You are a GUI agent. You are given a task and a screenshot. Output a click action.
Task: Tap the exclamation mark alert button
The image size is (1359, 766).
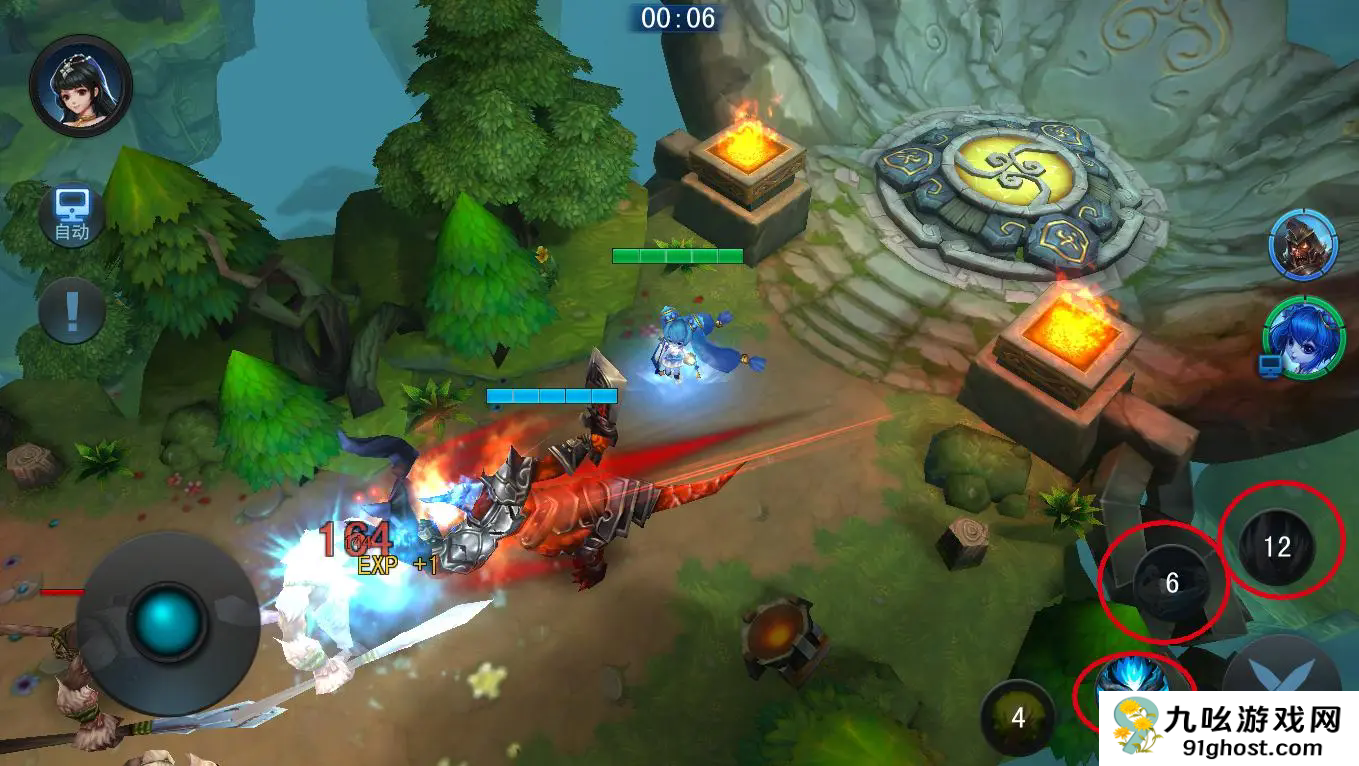[x=72, y=311]
